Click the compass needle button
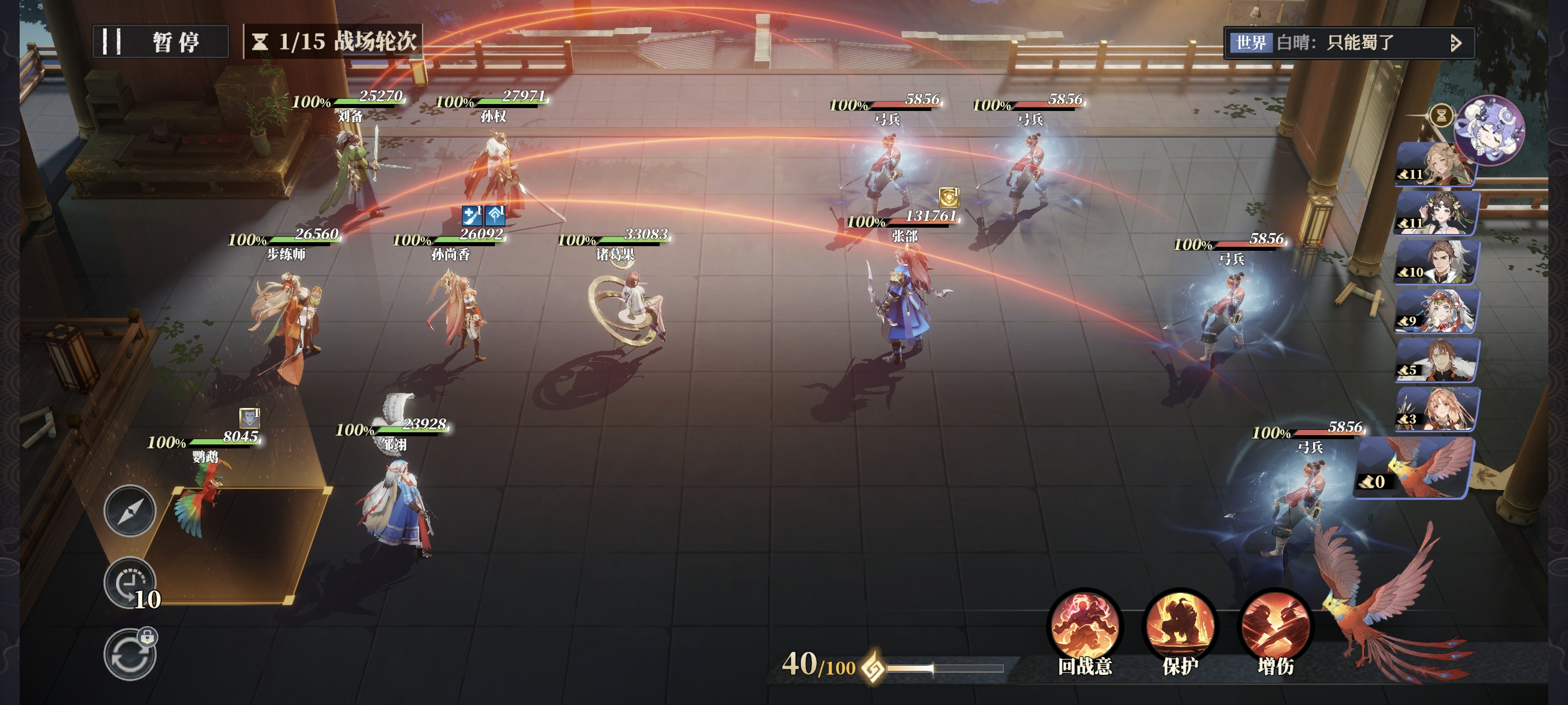This screenshot has width=1568, height=705. [130, 511]
